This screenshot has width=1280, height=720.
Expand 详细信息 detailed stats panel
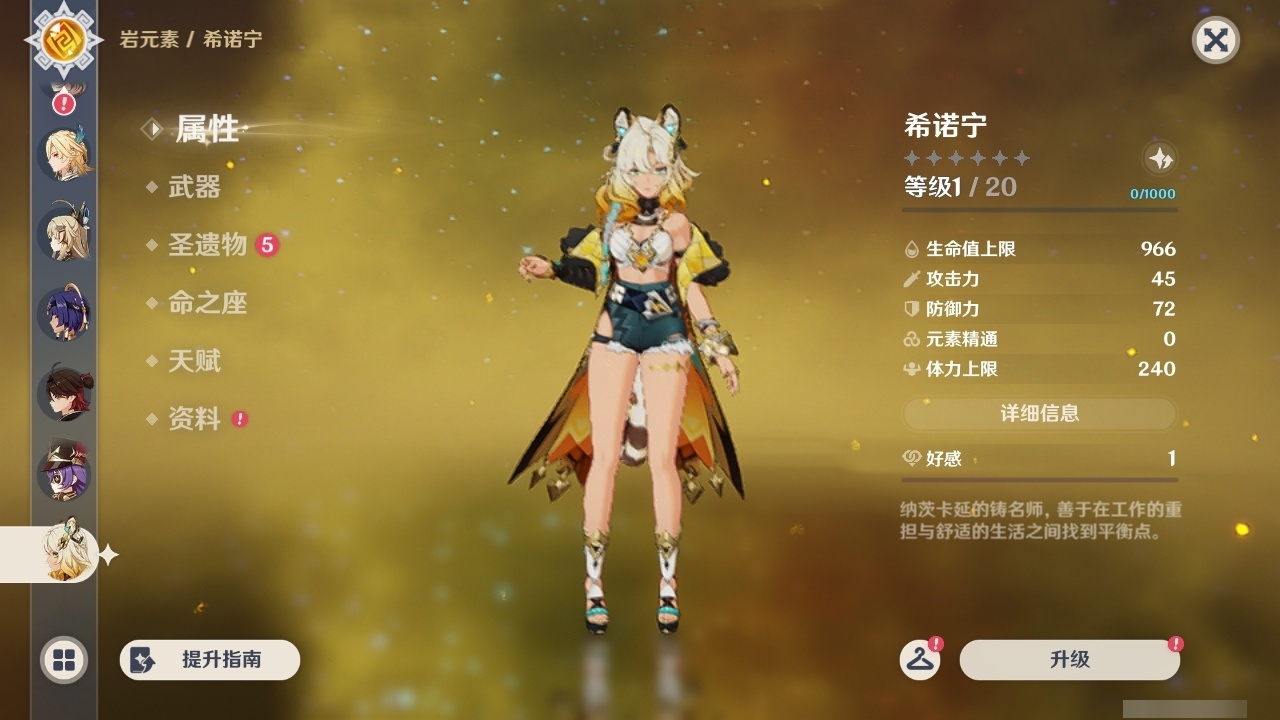[x=1040, y=414]
